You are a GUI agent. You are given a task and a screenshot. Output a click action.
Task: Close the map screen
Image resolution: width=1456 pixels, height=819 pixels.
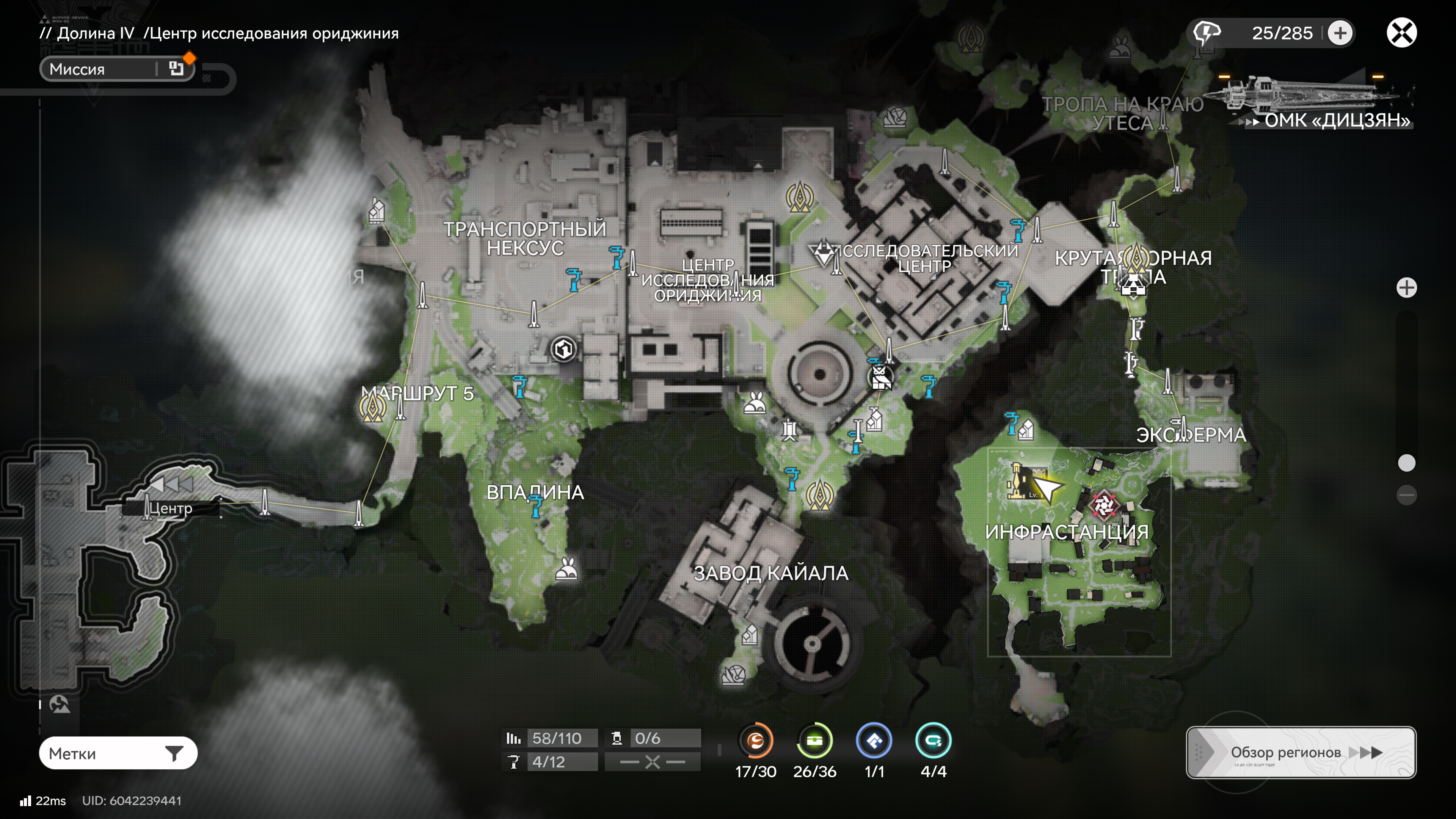point(1401,33)
